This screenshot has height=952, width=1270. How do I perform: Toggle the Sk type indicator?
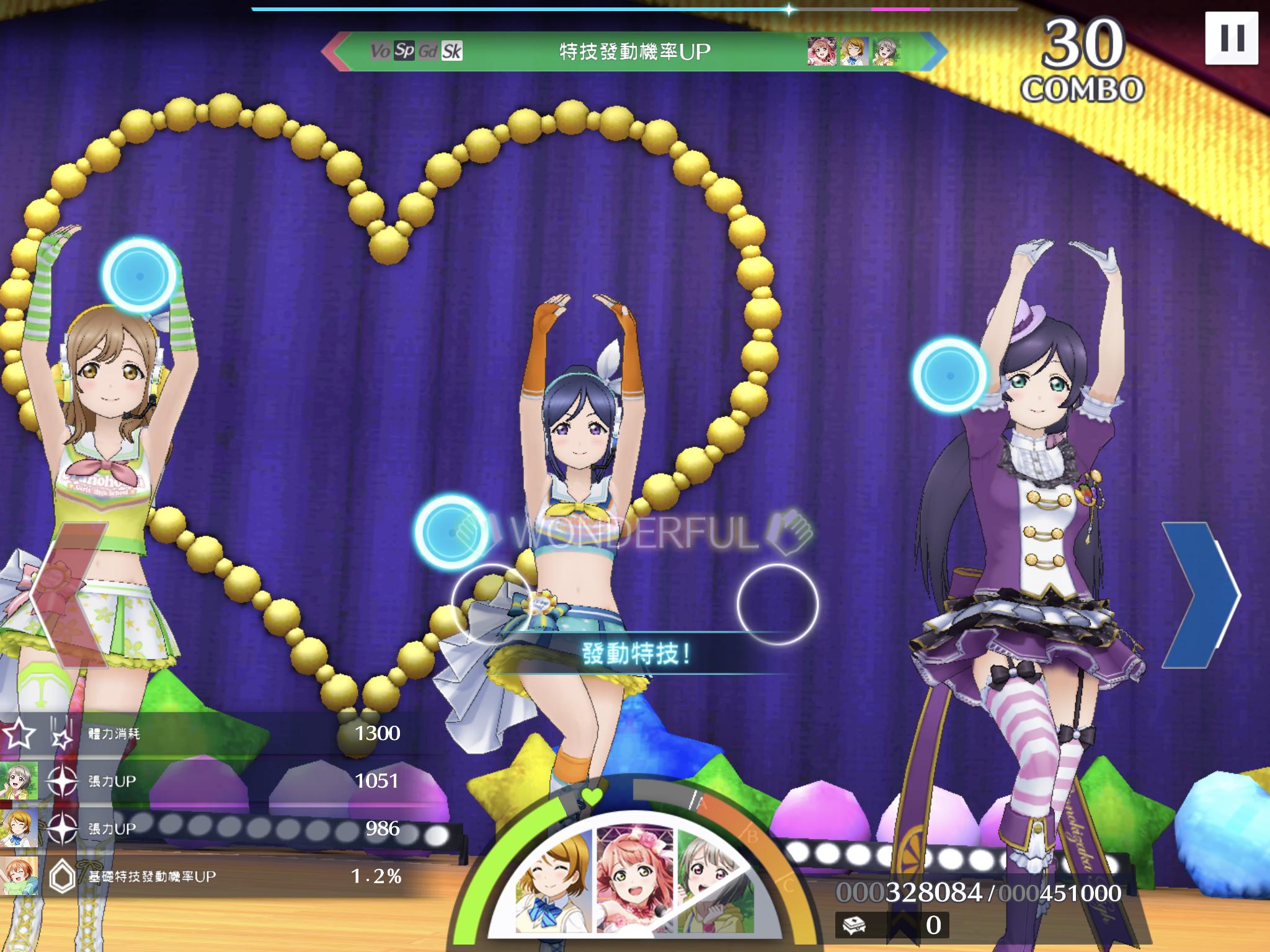(x=451, y=51)
